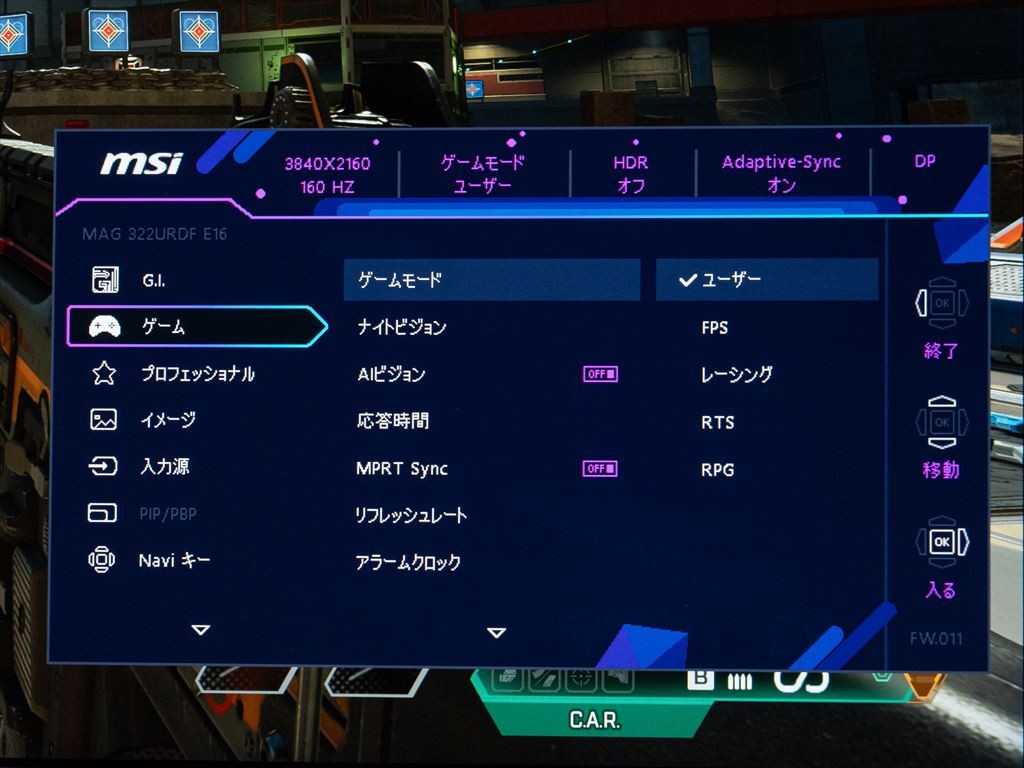
Task: Open the ナイトビジョン setting
Action: (402, 327)
